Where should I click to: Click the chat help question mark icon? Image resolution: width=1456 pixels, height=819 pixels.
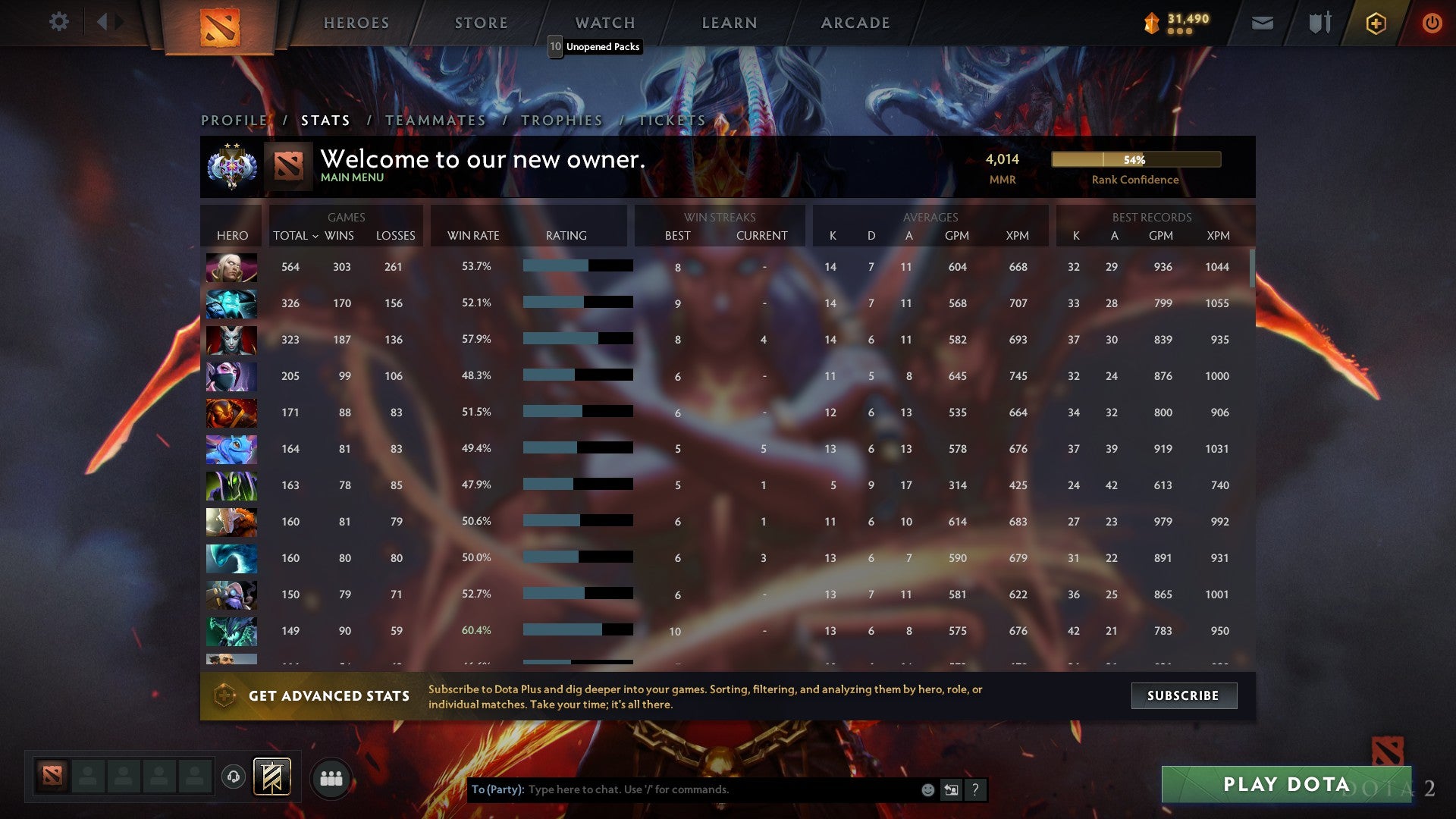pos(975,789)
